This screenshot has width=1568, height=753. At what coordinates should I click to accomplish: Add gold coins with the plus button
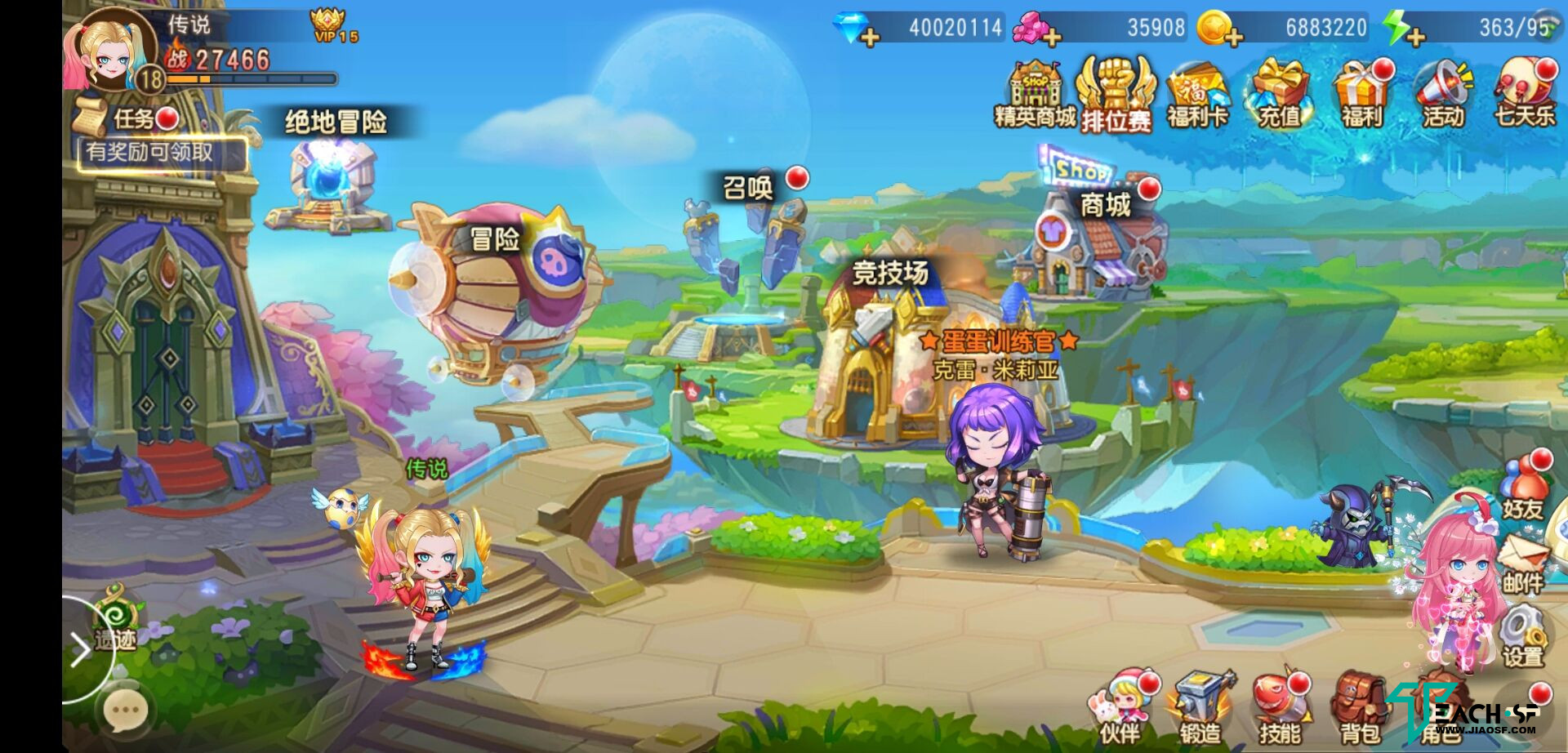1232,36
